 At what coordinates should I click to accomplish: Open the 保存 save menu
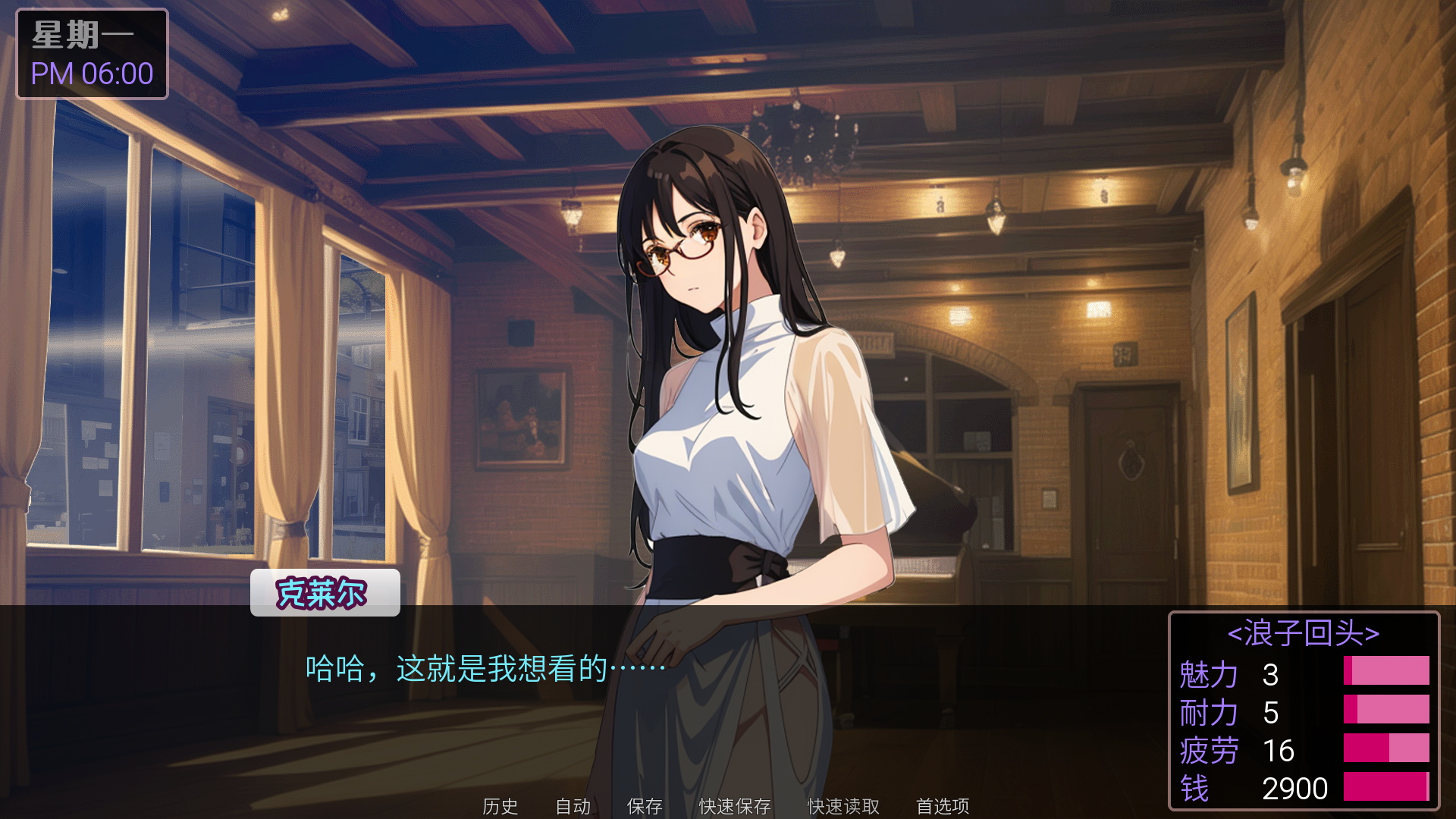[x=645, y=805]
